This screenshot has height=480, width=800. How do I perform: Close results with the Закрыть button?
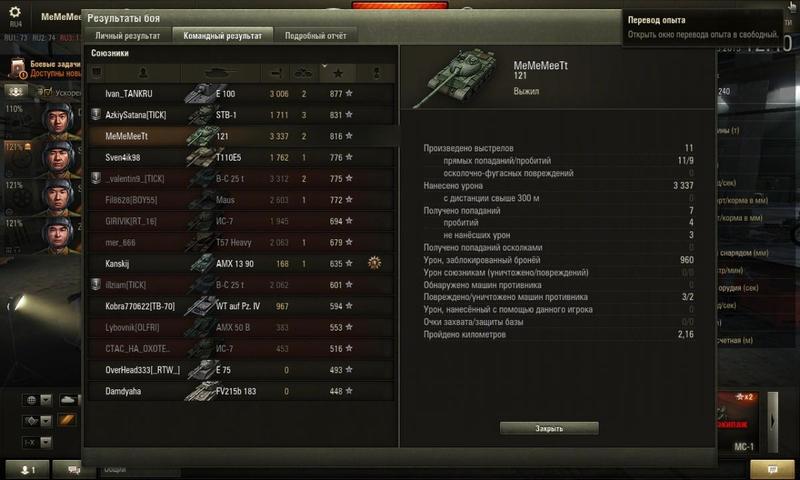(x=549, y=428)
